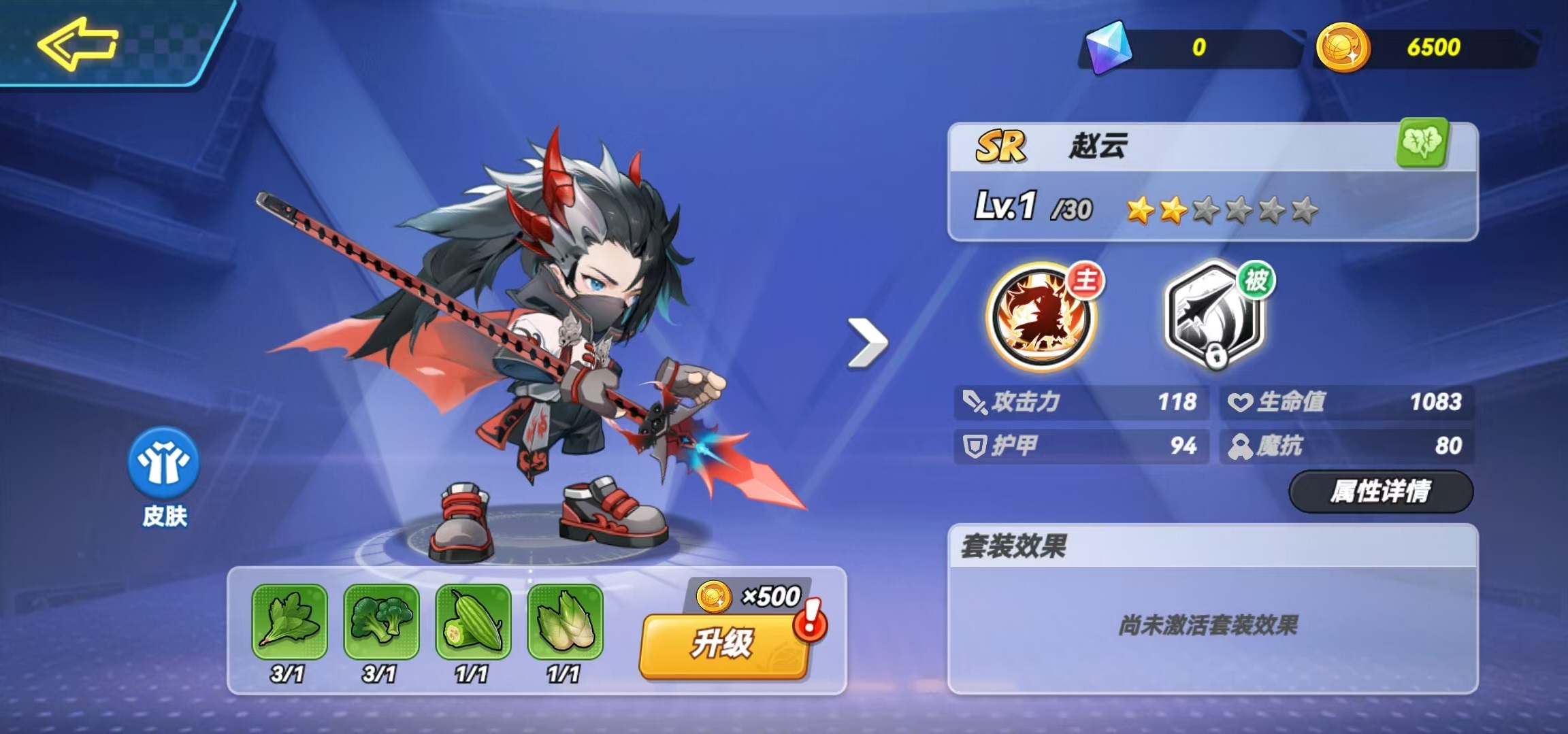Go back using the yellow arrow
The width and height of the screenshot is (1568, 734).
pos(76,44)
